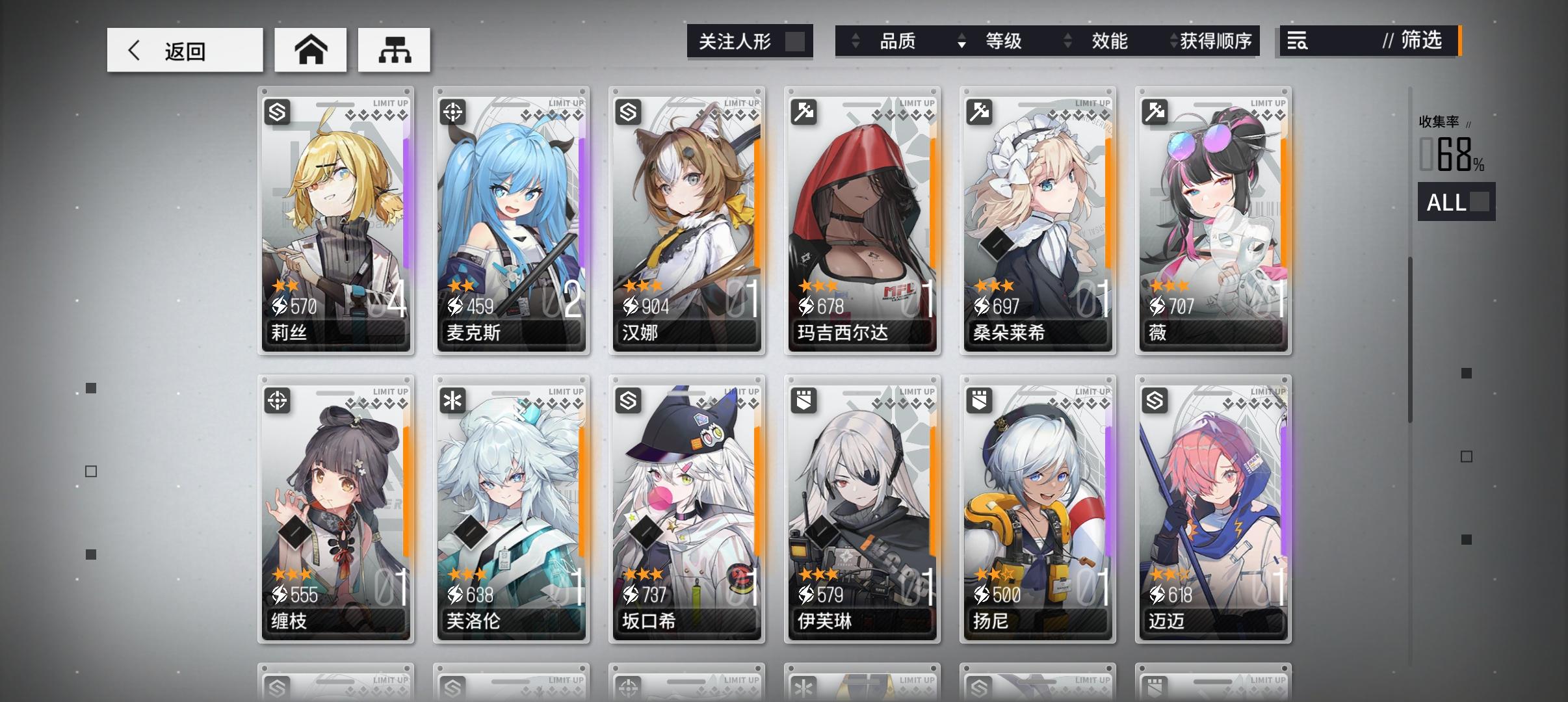Check the 关注人形 checkbox
The image size is (1568, 702).
pyautogui.click(x=794, y=41)
